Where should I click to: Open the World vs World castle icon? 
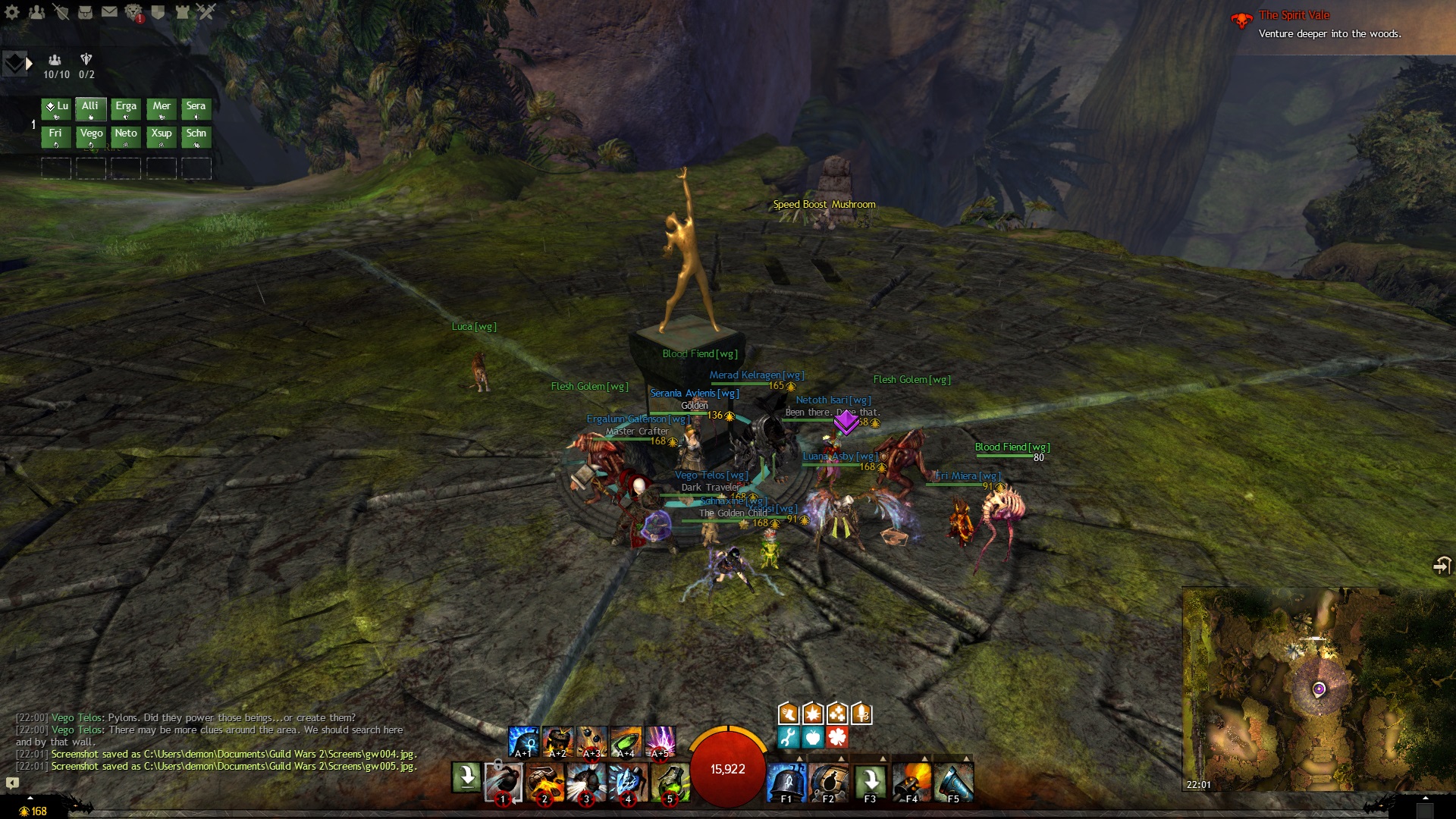[182, 12]
